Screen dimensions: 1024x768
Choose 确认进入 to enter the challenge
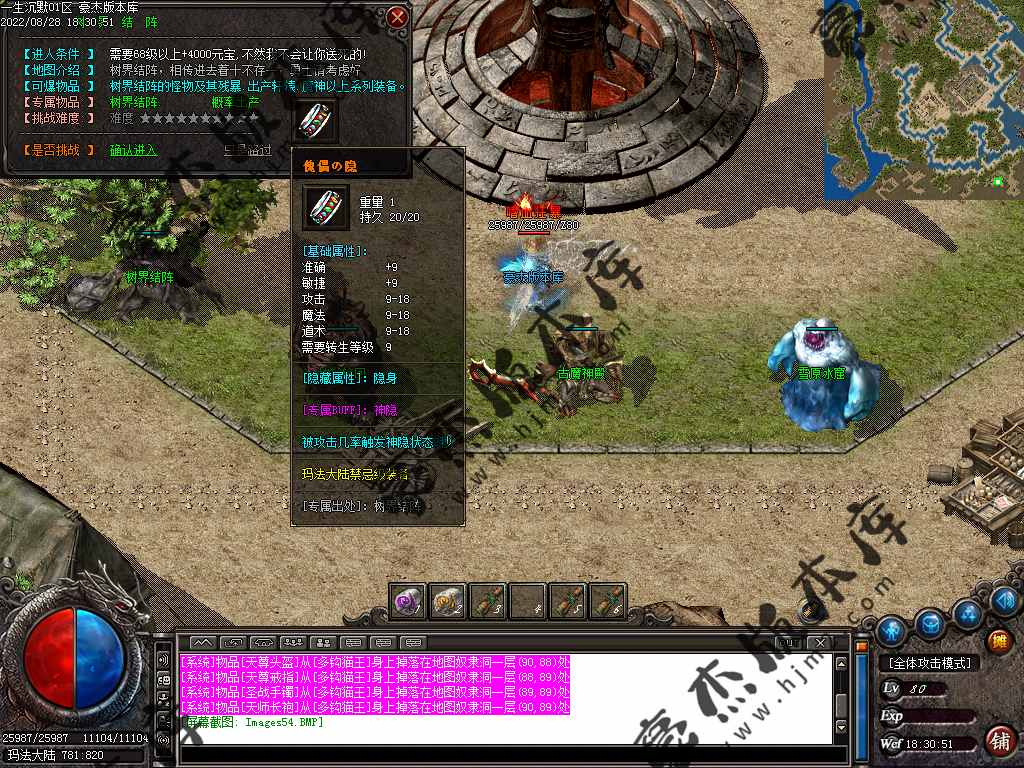(133, 150)
